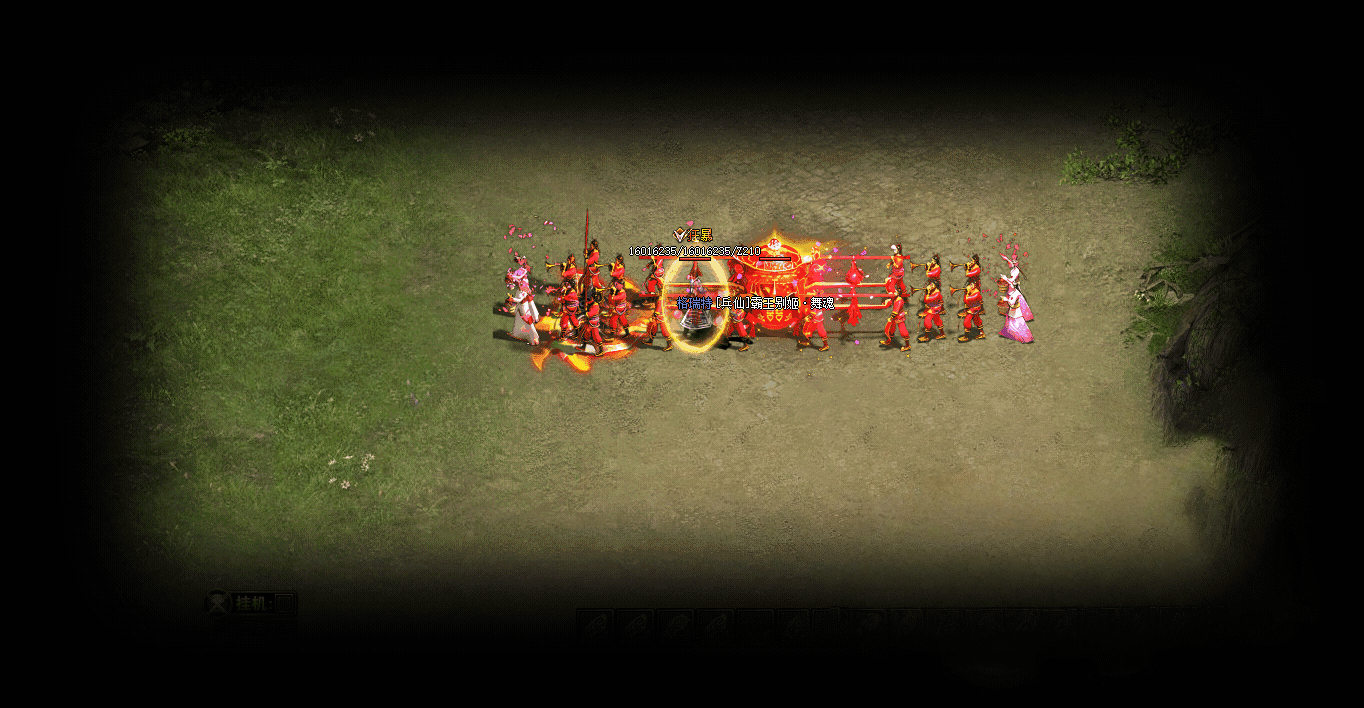Toggle the 挂机 auto-battle checkbox
Screen dimensions: 1364x708
[285, 603]
